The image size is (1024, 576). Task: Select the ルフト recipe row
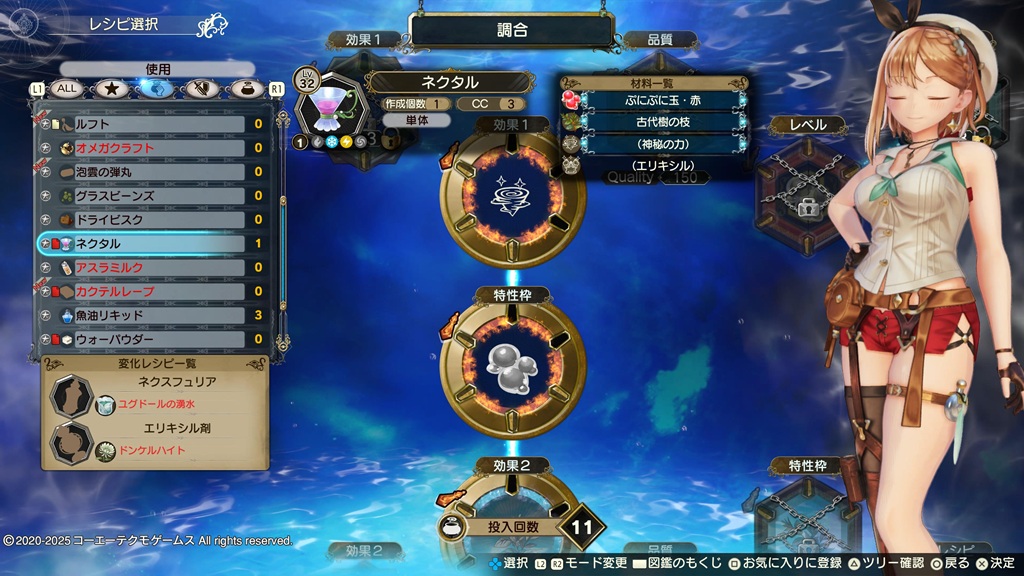[150, 124]
